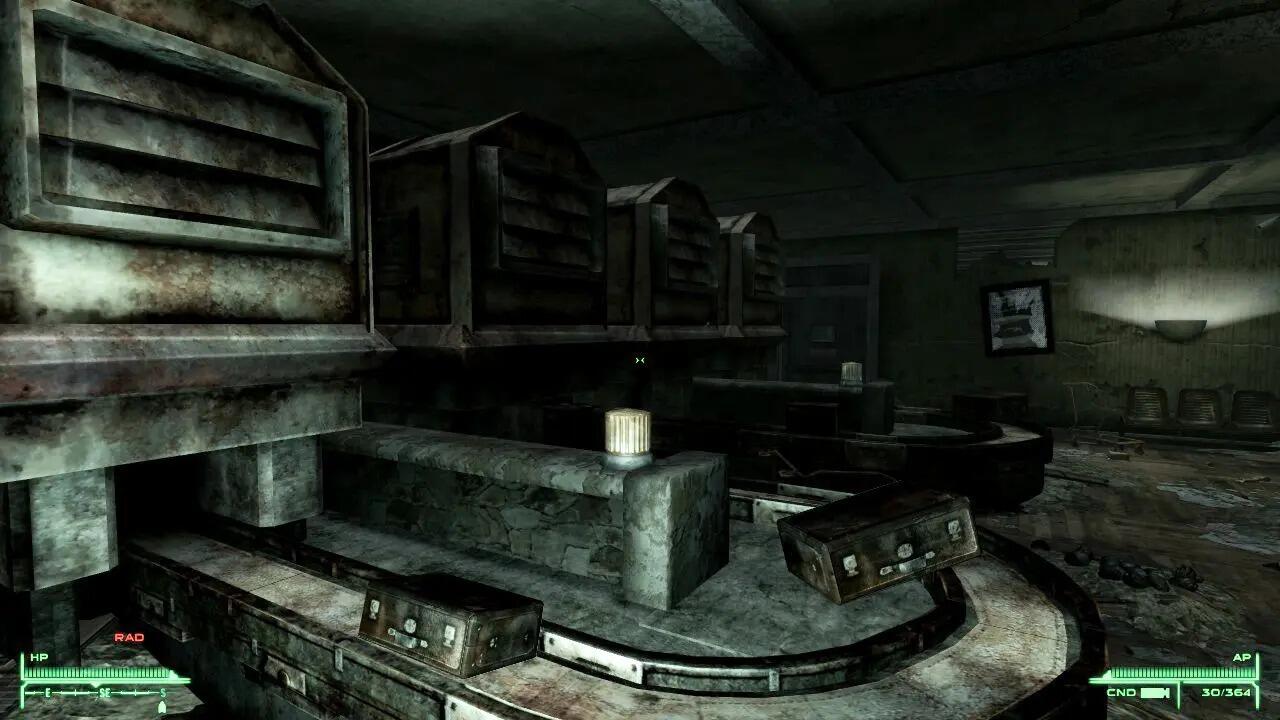Viewport: 1280px width, 720px height.
Task: Click the HP label on the health bar
Action: (x=37, y=656)
